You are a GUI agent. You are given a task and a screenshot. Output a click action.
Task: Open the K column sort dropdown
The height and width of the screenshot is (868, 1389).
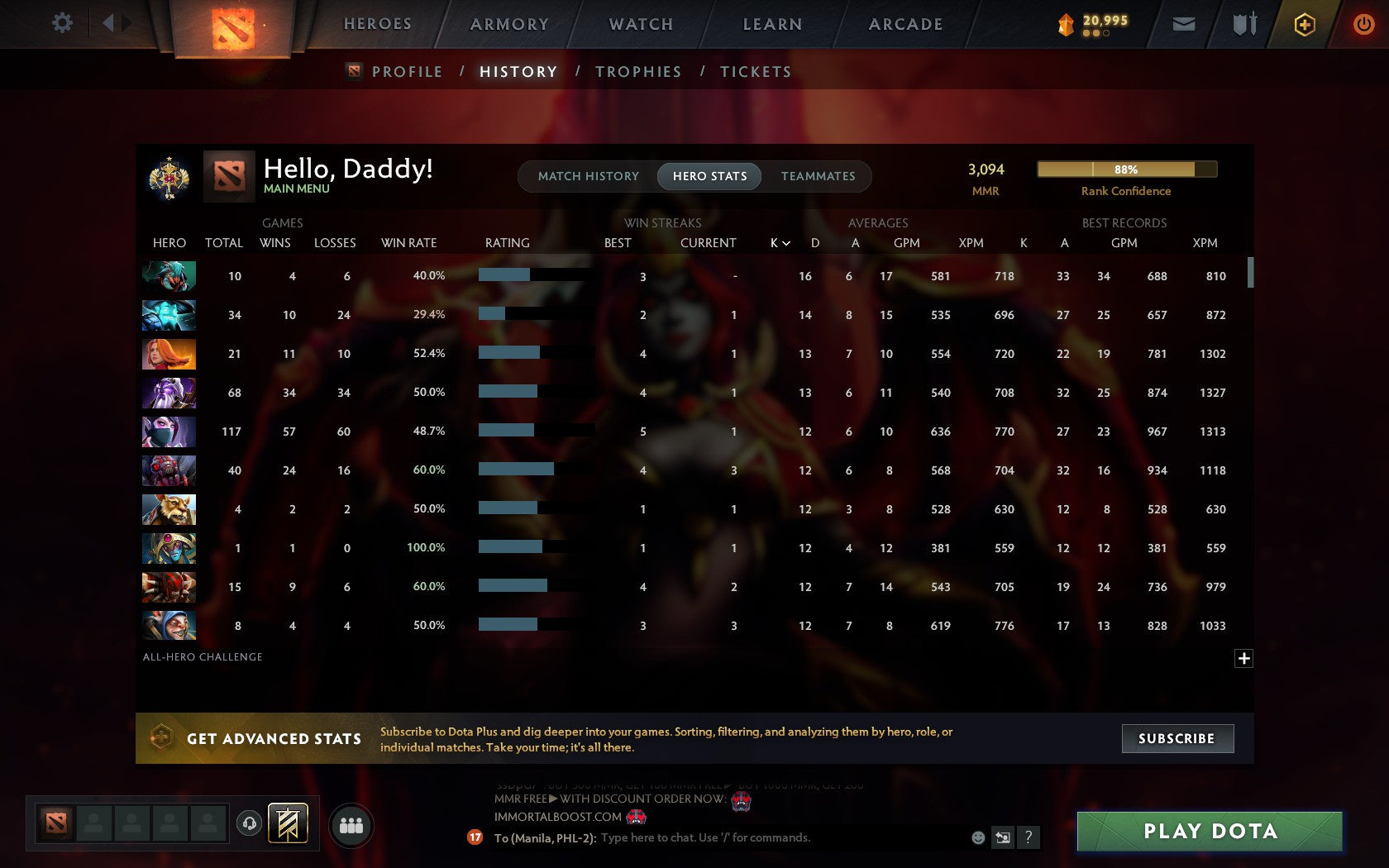click(x=777, y=243)
